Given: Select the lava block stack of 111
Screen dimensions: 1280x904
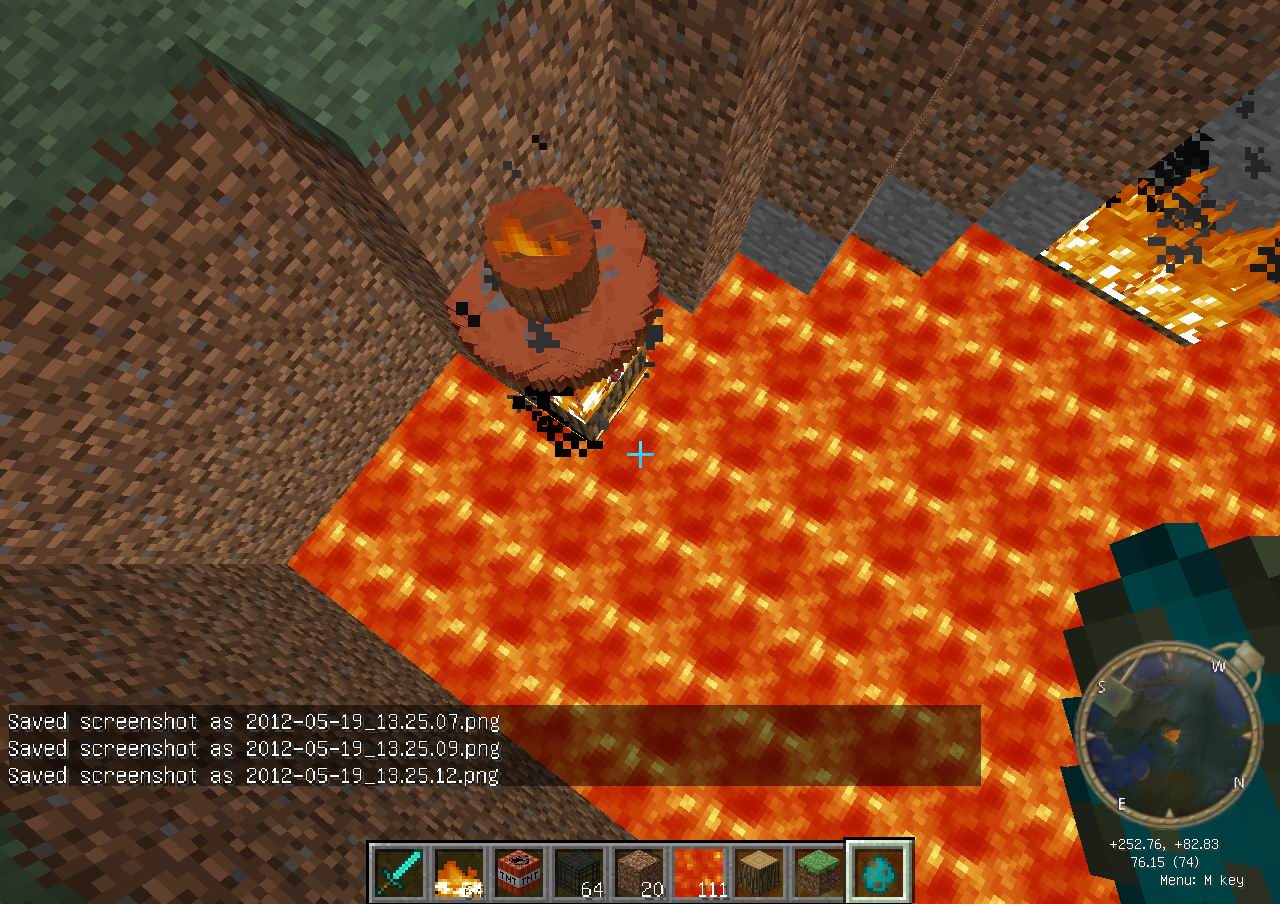Looking at the screenshot, I should click(699, 872).
